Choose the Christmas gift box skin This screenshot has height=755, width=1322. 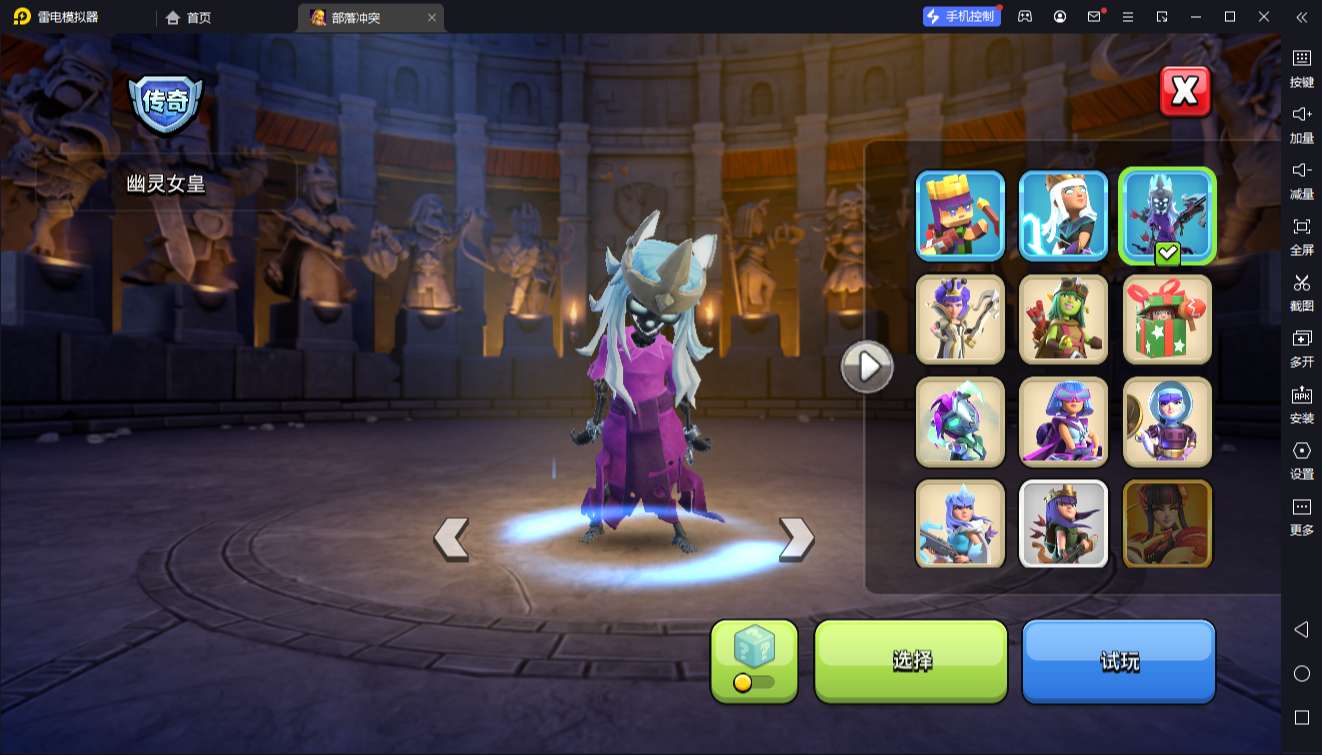pos(1166,319)
